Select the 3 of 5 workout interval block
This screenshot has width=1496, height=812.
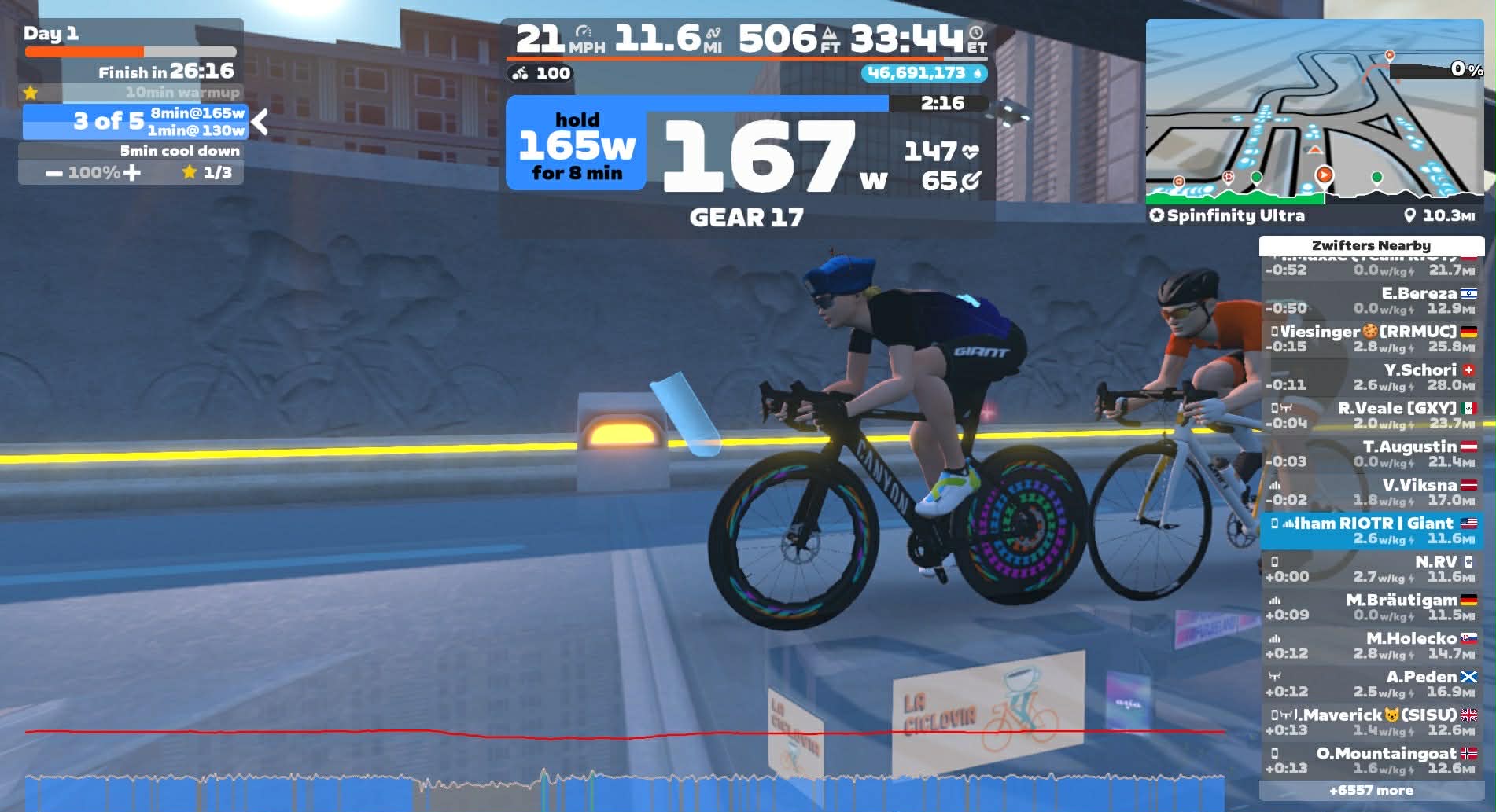coord(135,122)
